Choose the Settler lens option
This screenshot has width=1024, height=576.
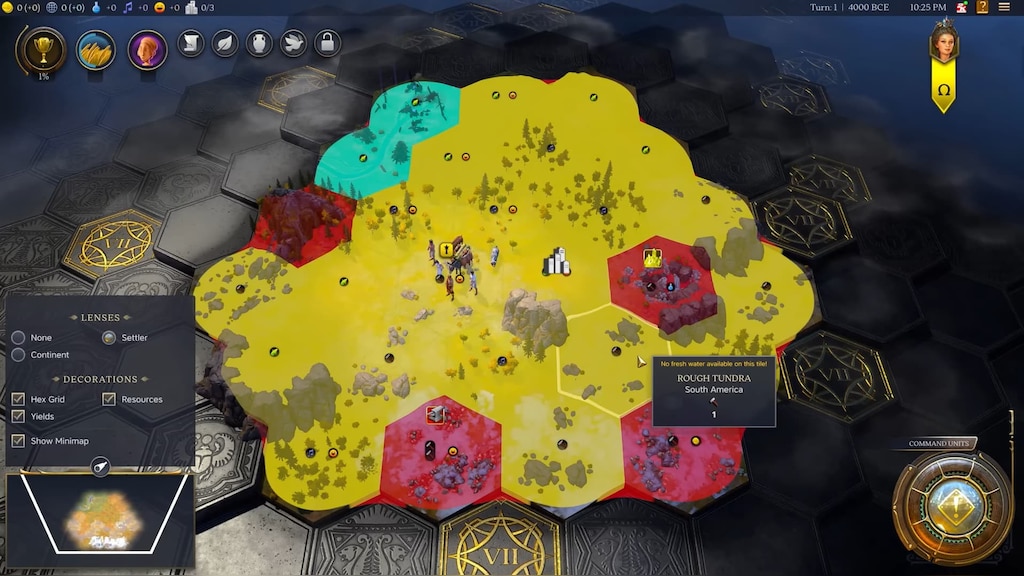coord(109,338)
